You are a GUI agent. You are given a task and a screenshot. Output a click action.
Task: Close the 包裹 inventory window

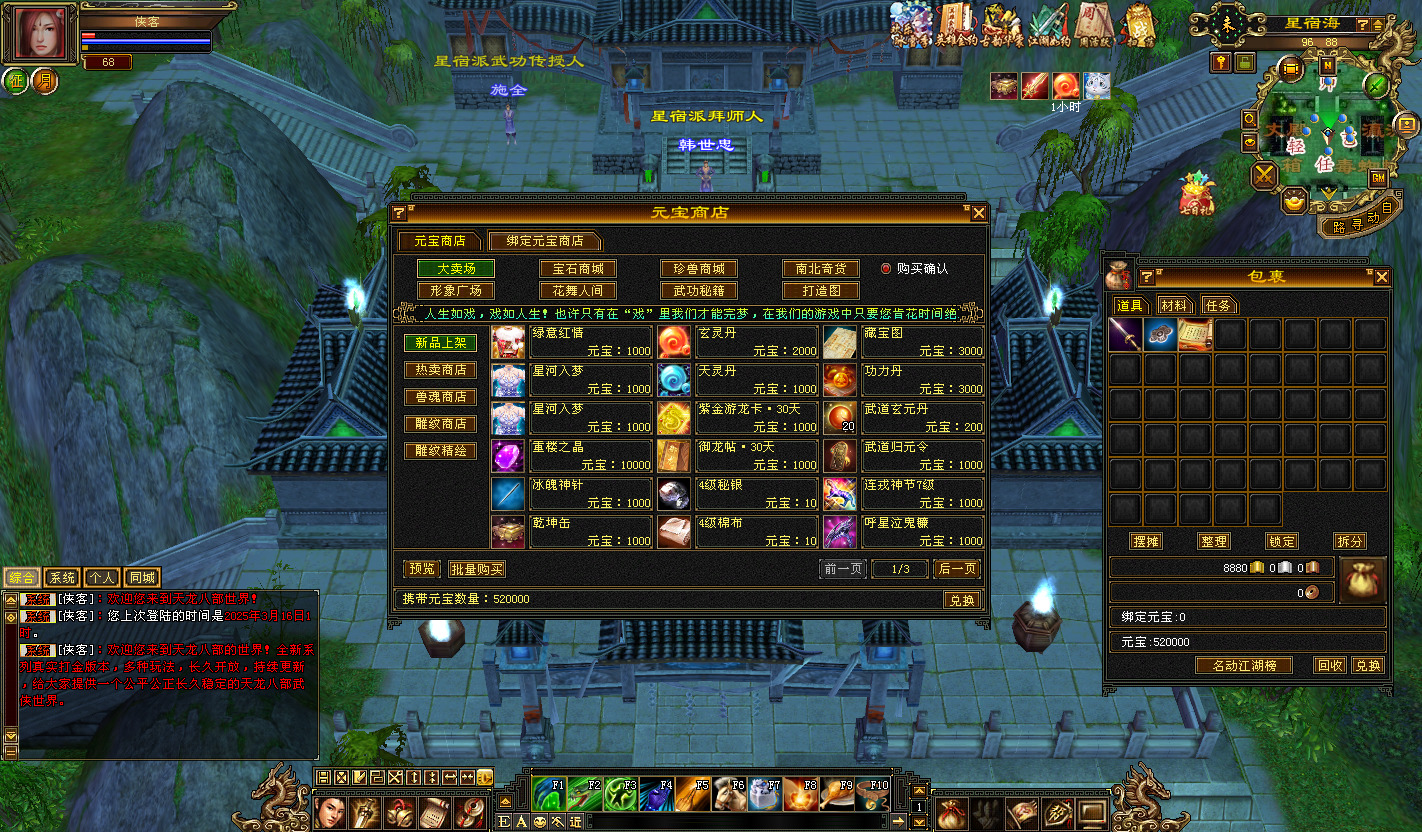1381,277
